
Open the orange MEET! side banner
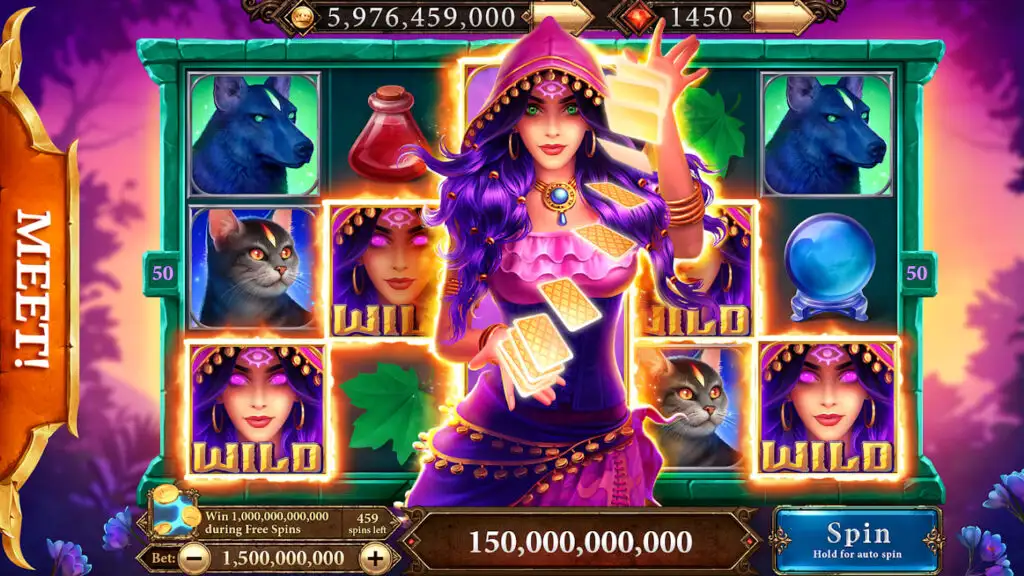point(36,290)
